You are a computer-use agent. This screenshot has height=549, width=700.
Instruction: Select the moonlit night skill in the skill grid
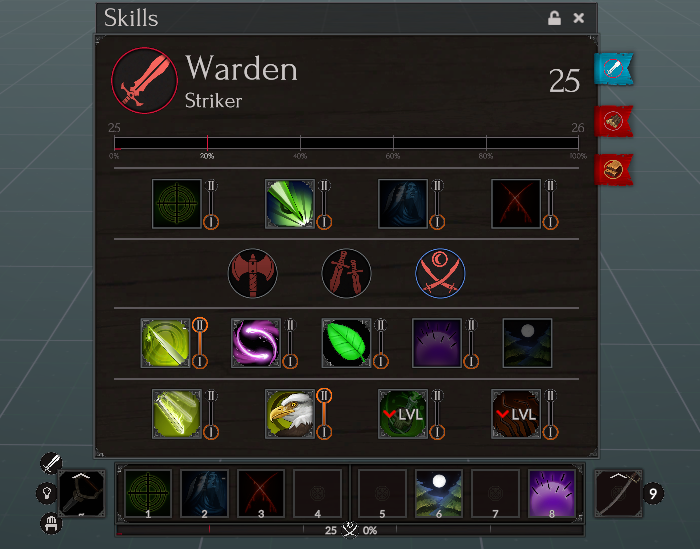click(527, 343)
